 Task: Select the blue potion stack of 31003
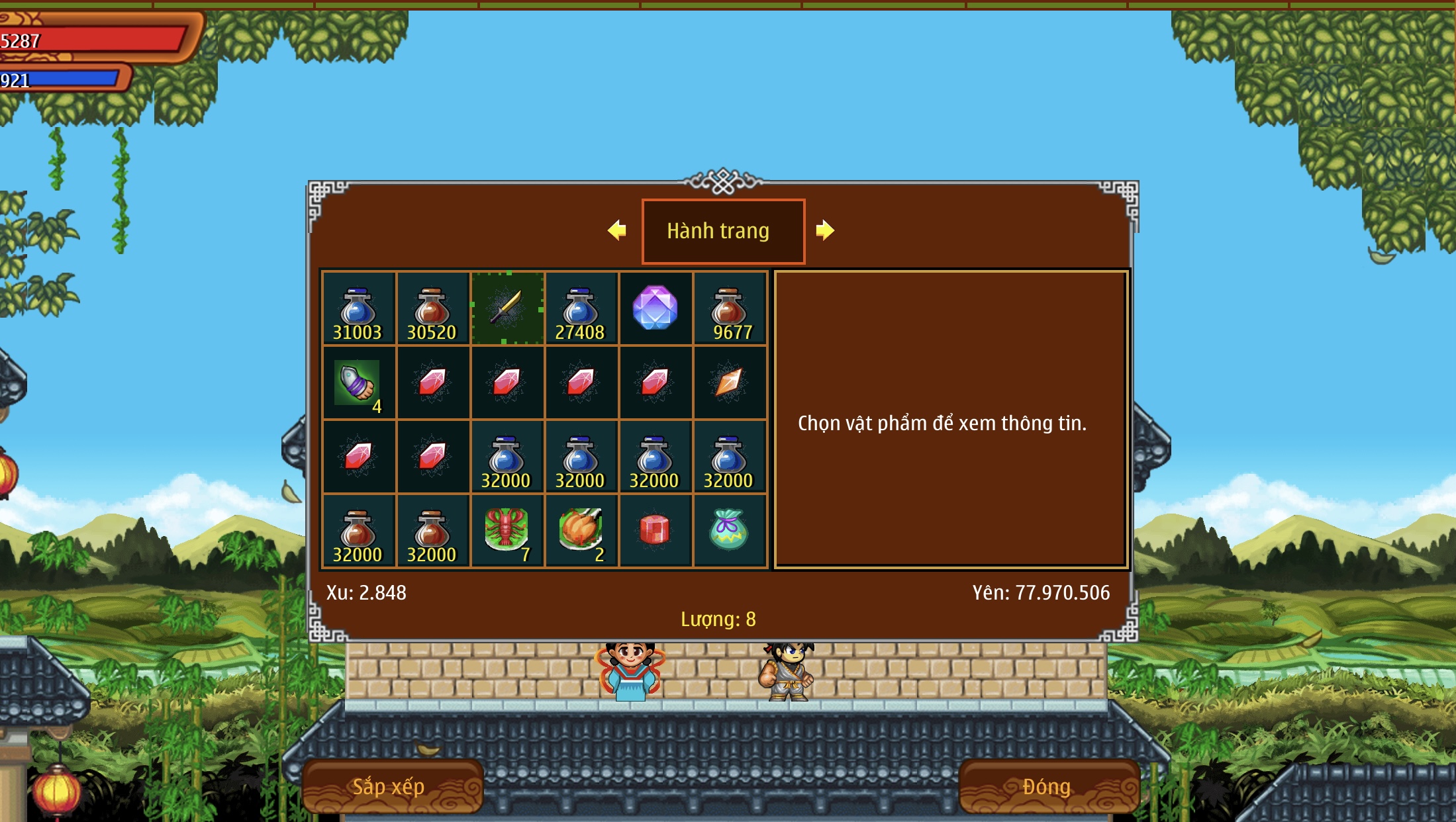pyautogui.click(x=358, y=309)
